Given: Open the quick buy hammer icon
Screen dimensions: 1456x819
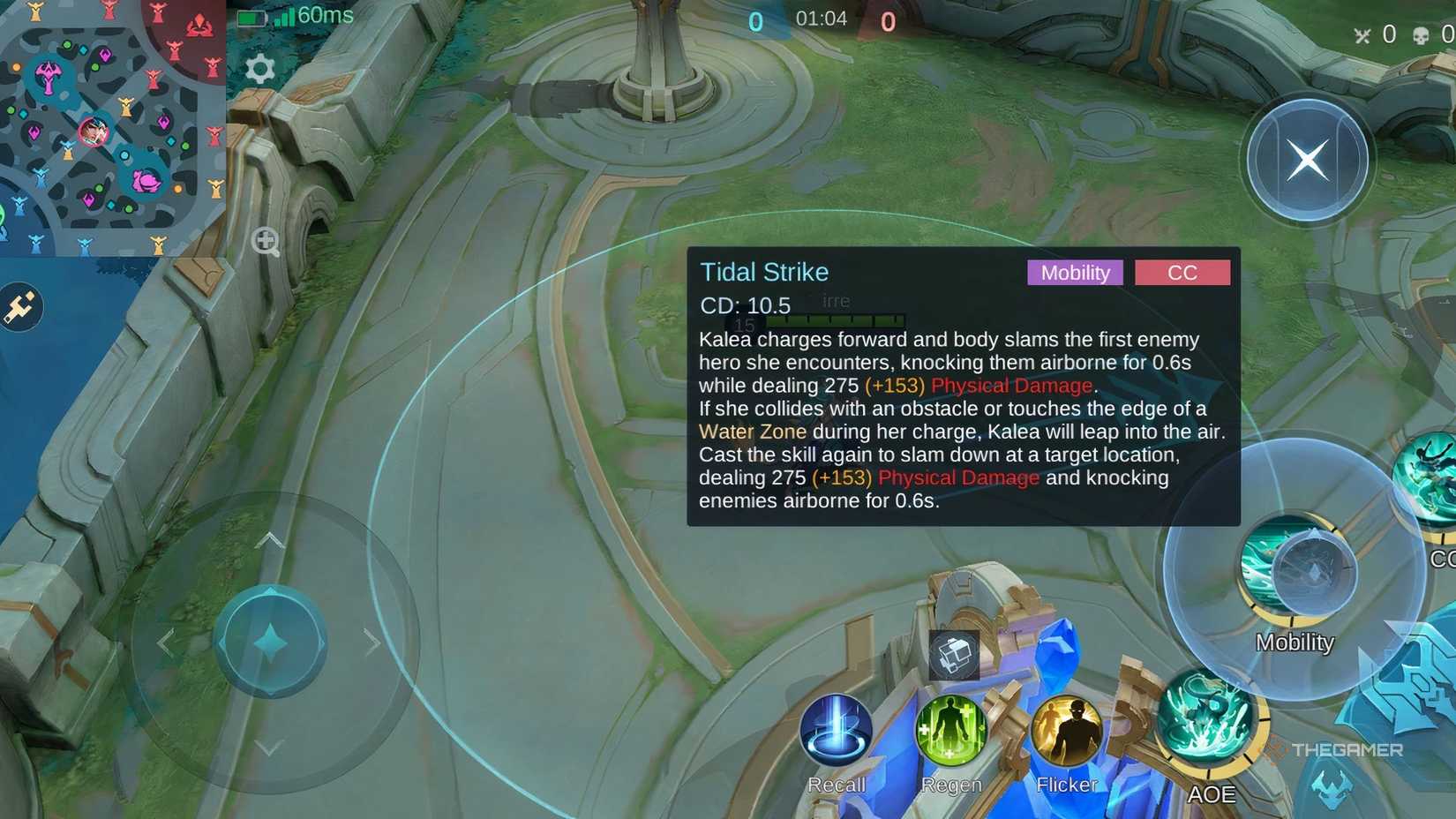Looking at the screenshot, I should [x=22, y=306].
